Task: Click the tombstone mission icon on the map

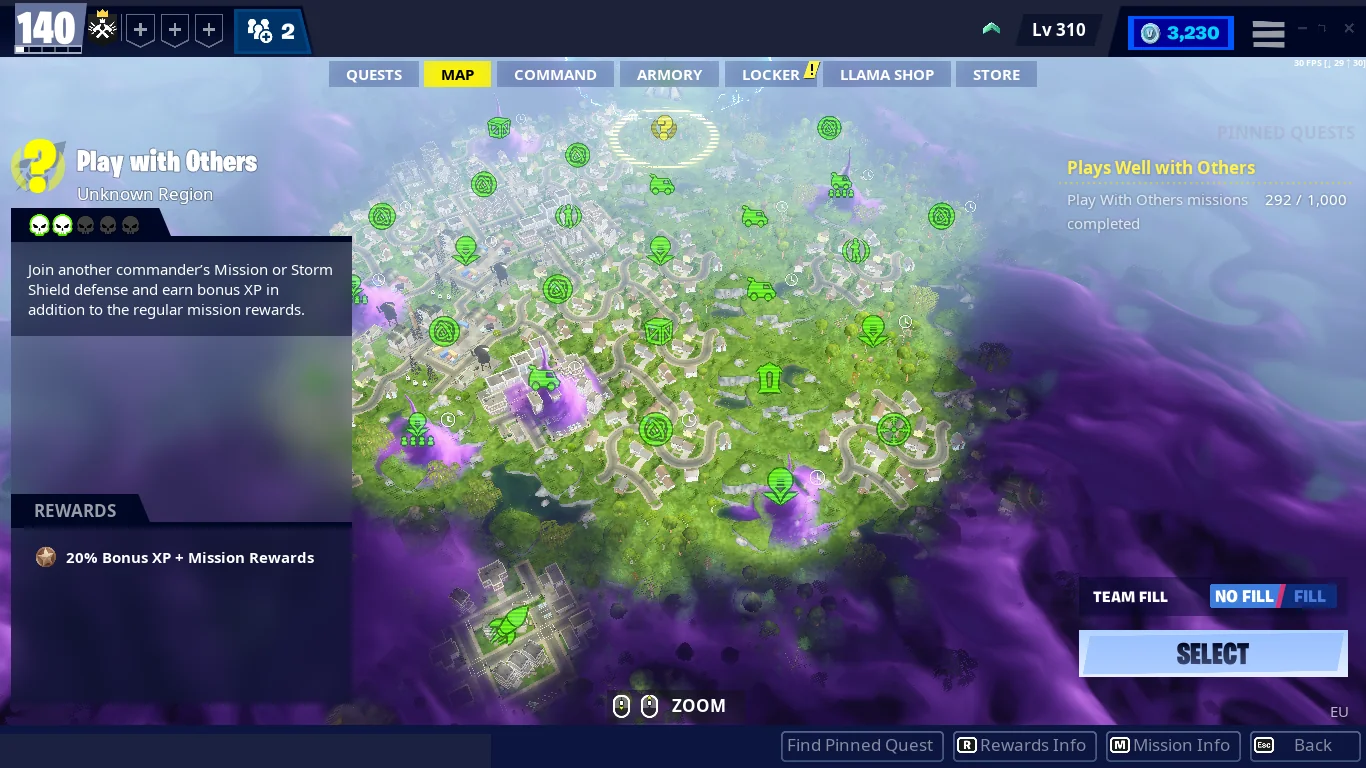Action: coord(768,378)
